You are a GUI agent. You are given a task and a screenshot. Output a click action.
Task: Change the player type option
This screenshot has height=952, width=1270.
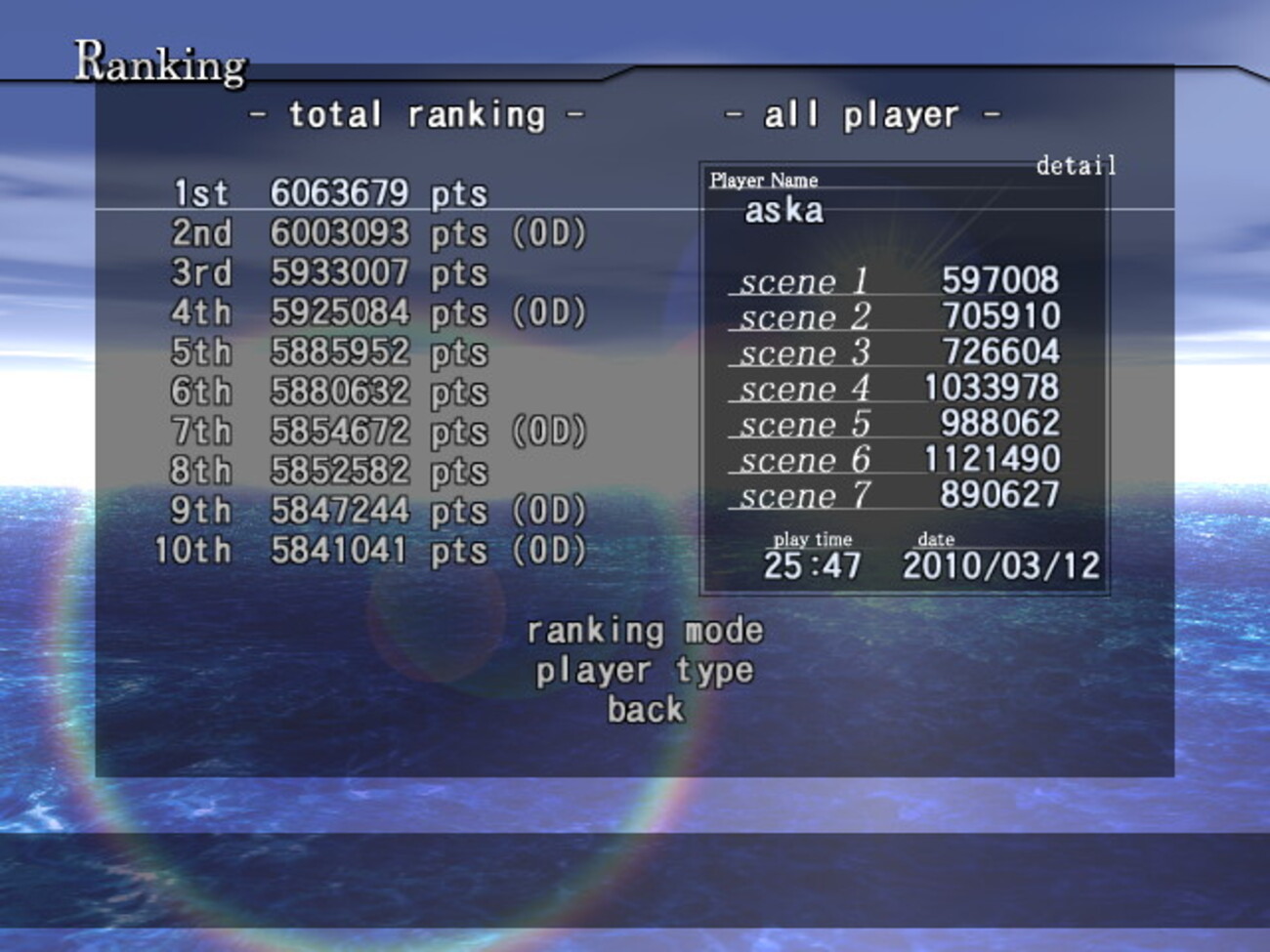click(645, 671)
